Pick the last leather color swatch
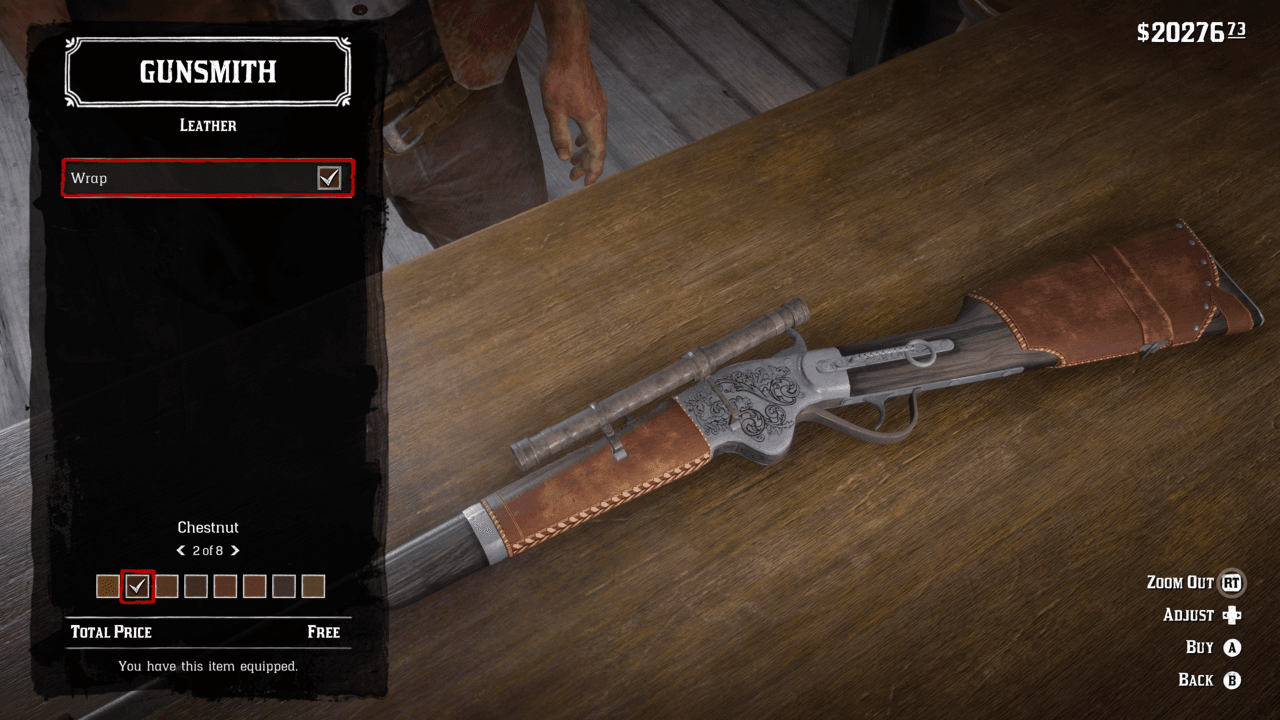 click(313, 586)
